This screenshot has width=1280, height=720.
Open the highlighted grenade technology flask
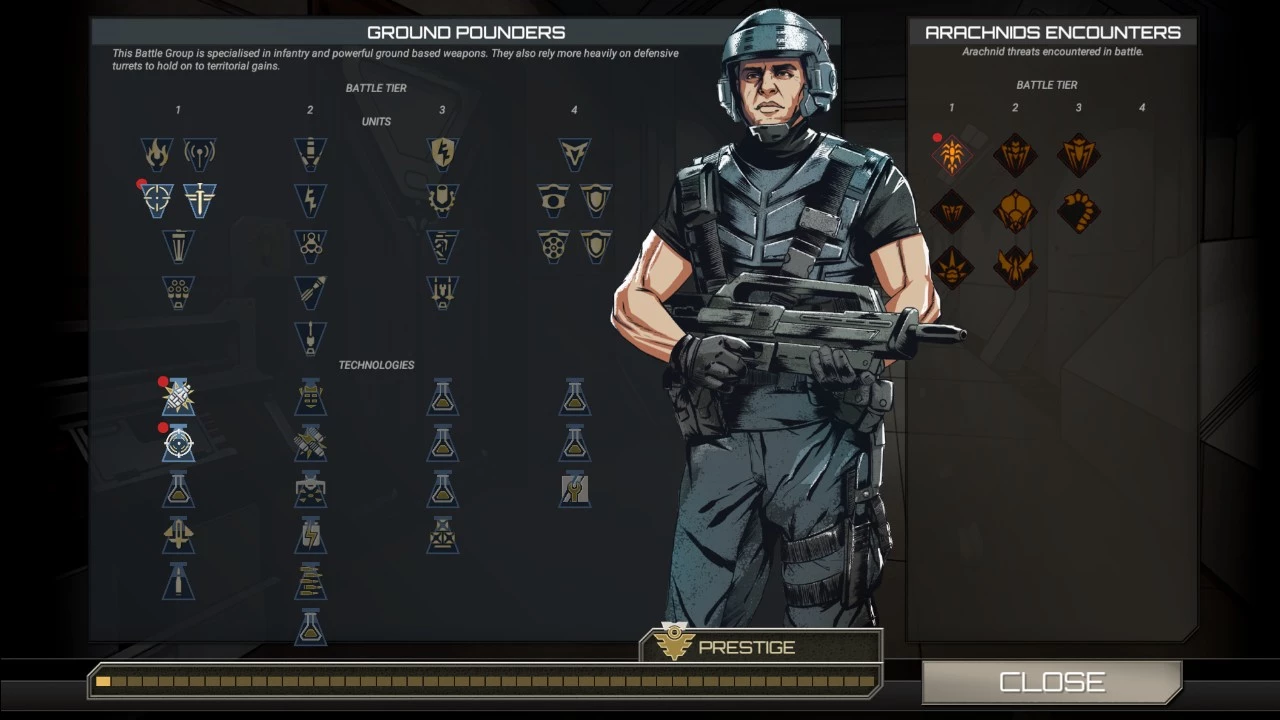point(178,398)
